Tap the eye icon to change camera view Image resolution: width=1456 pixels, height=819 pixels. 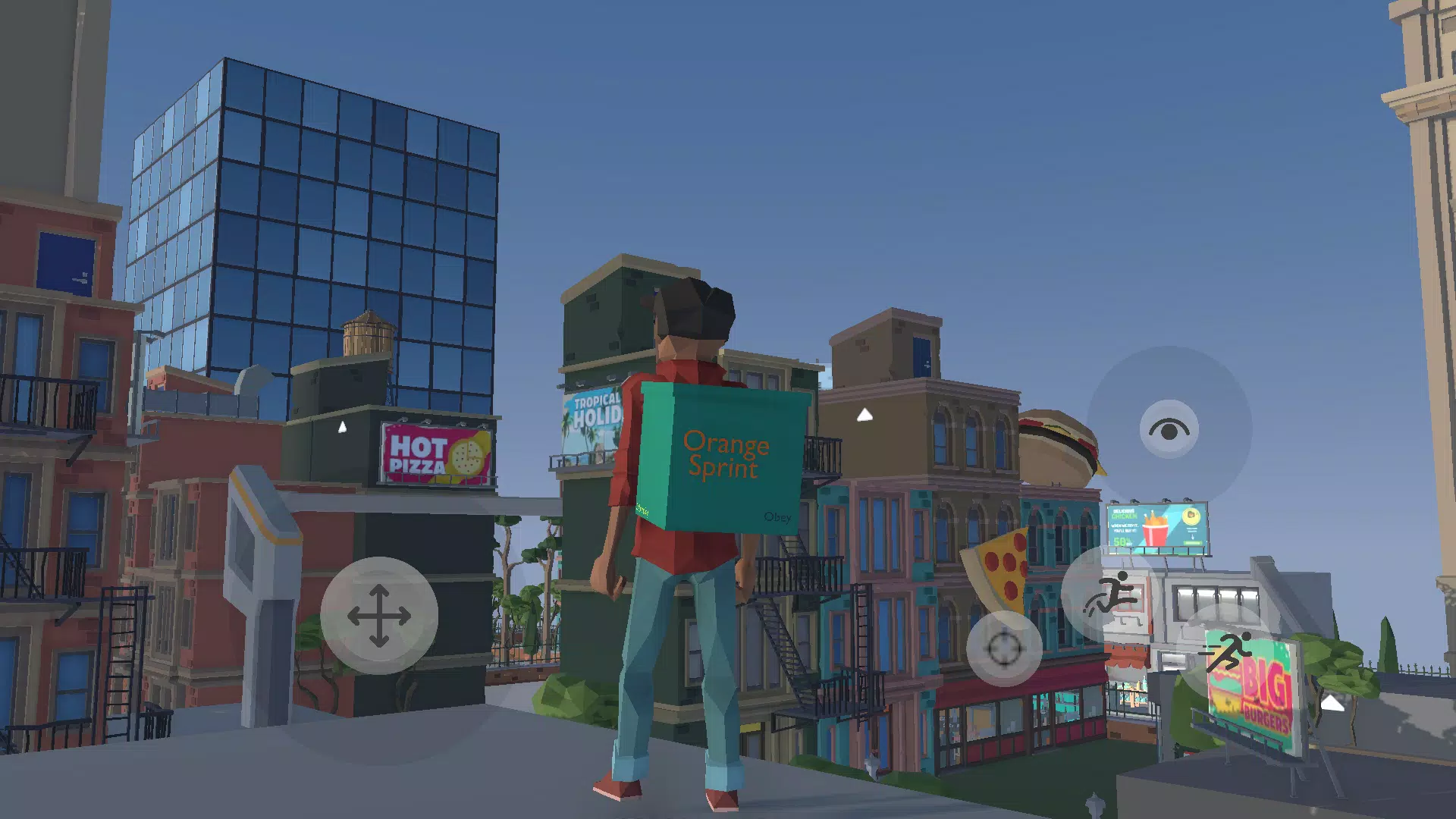1169,430
